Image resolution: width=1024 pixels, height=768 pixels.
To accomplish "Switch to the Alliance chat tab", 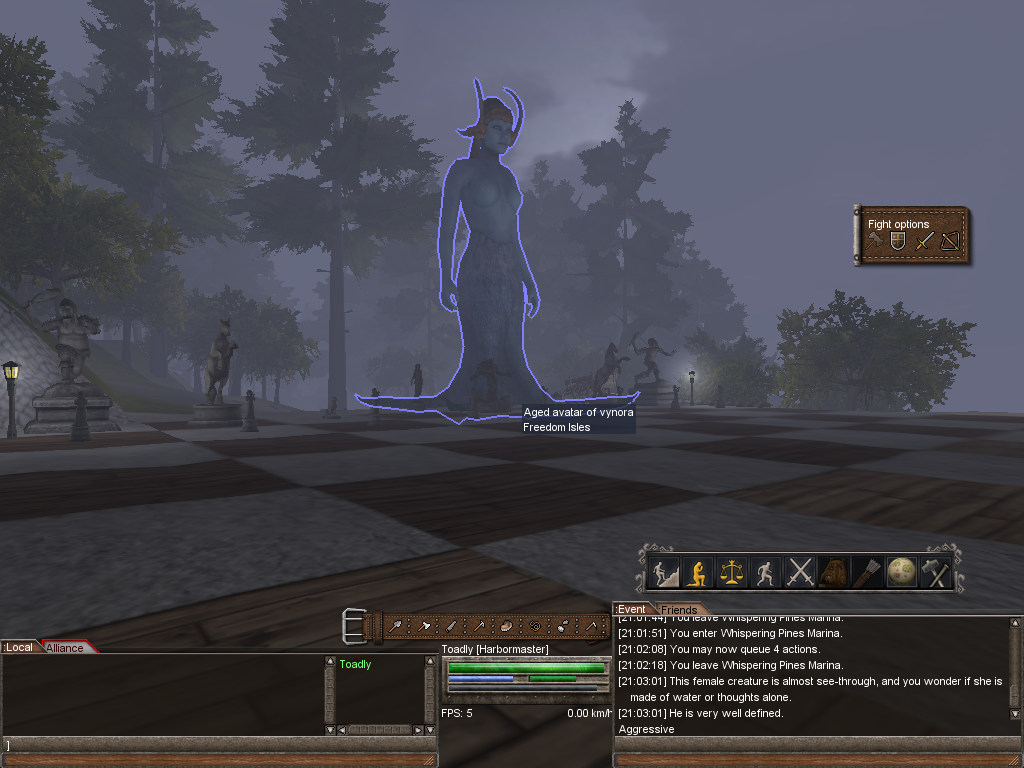I will tap(66, 648).
